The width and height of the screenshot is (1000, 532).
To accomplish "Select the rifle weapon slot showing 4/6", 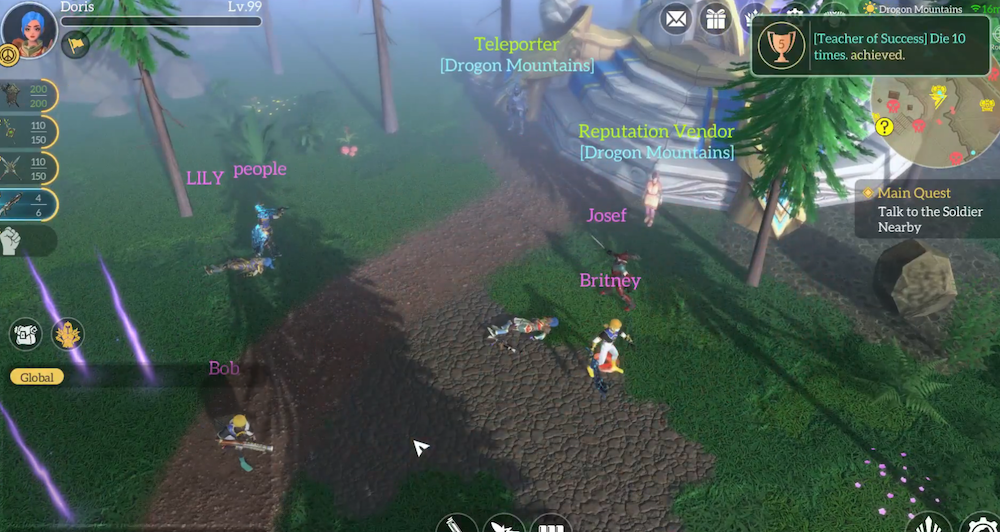I will tap(28, 204).
